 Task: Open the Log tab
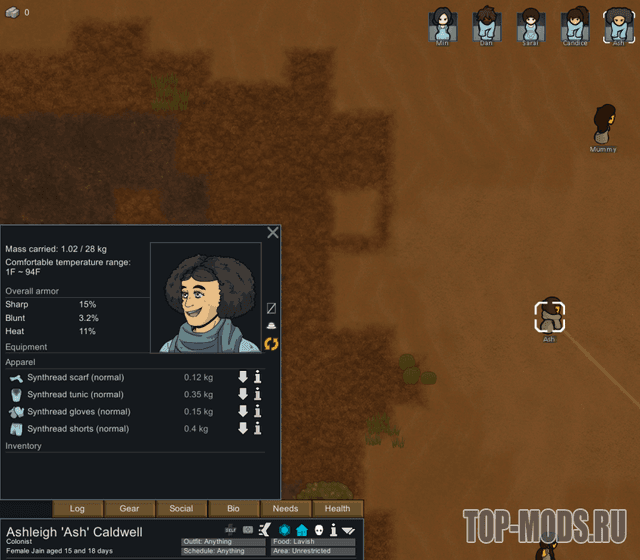click(77, 509)
